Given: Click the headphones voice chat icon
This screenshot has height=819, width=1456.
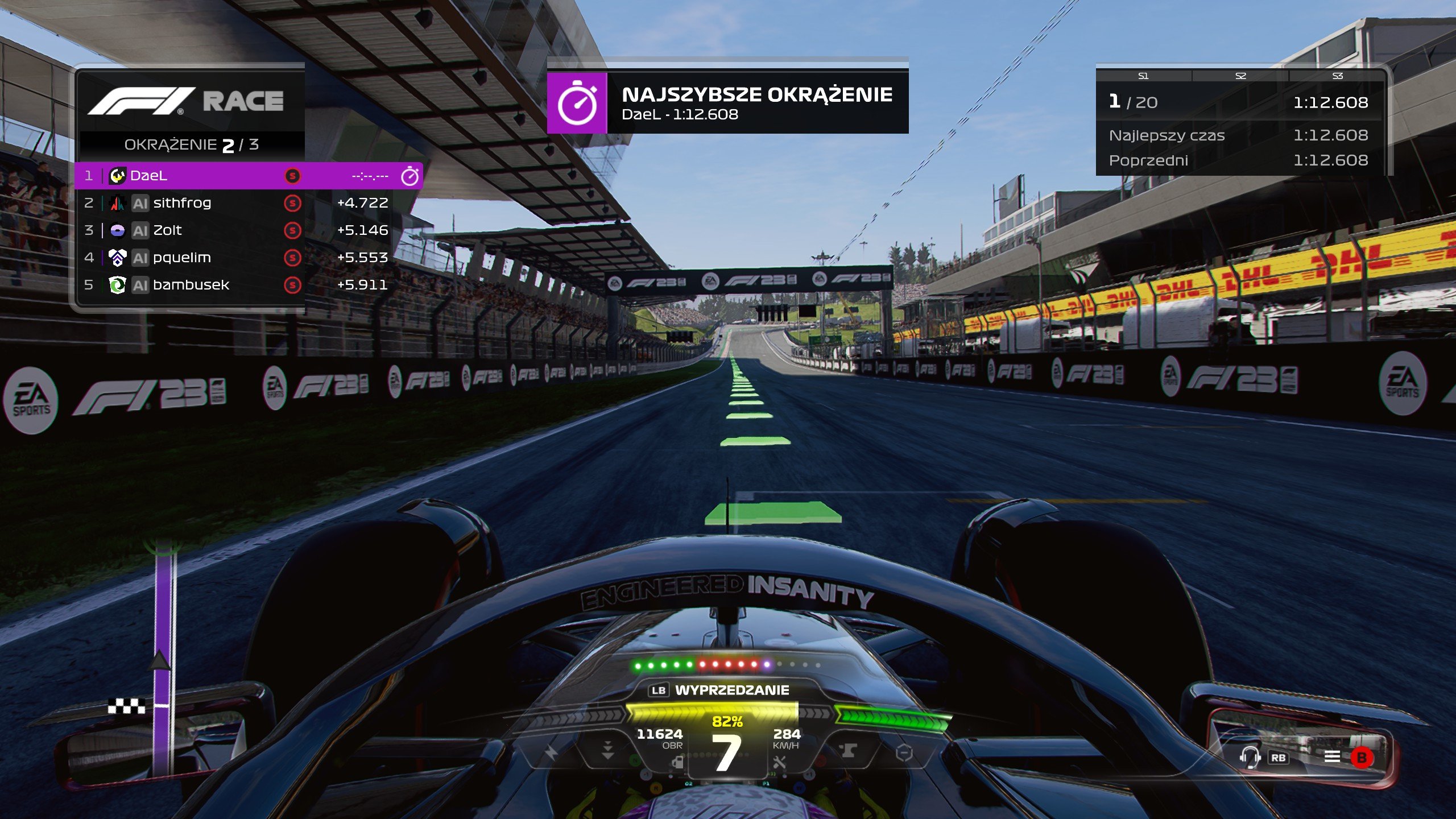Looking at the screenshot, I should (1250, 757).
